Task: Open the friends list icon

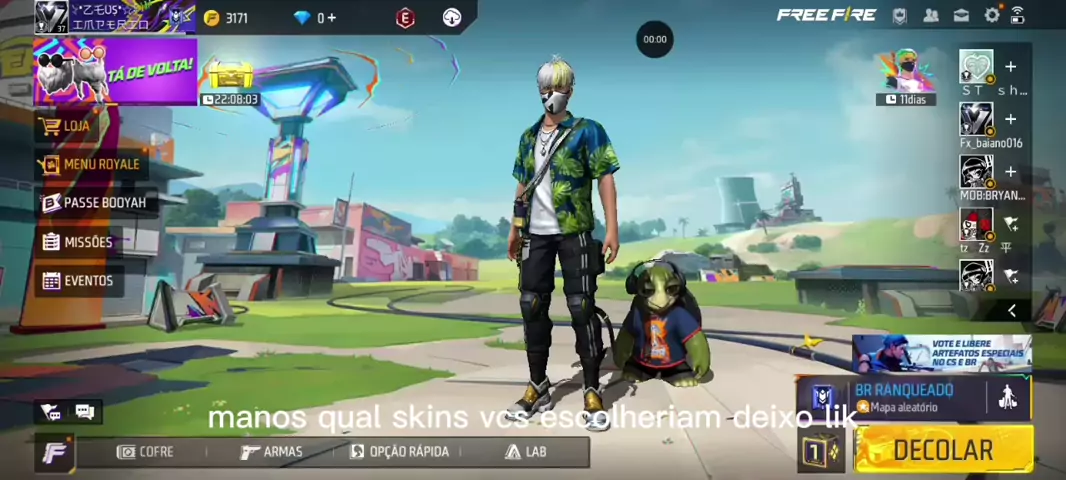Action: [931, 15]
